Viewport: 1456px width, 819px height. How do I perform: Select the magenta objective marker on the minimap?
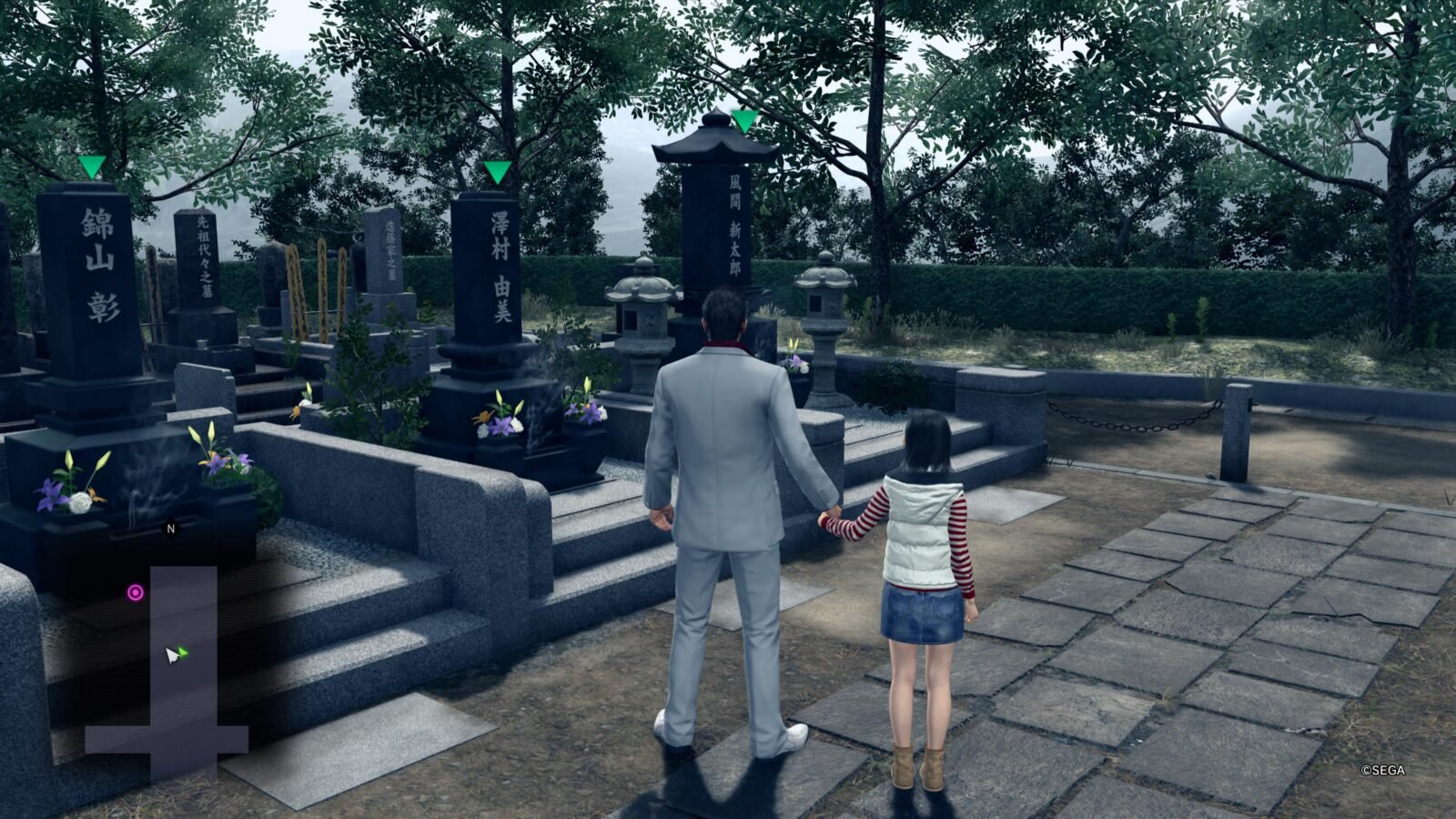136,593
